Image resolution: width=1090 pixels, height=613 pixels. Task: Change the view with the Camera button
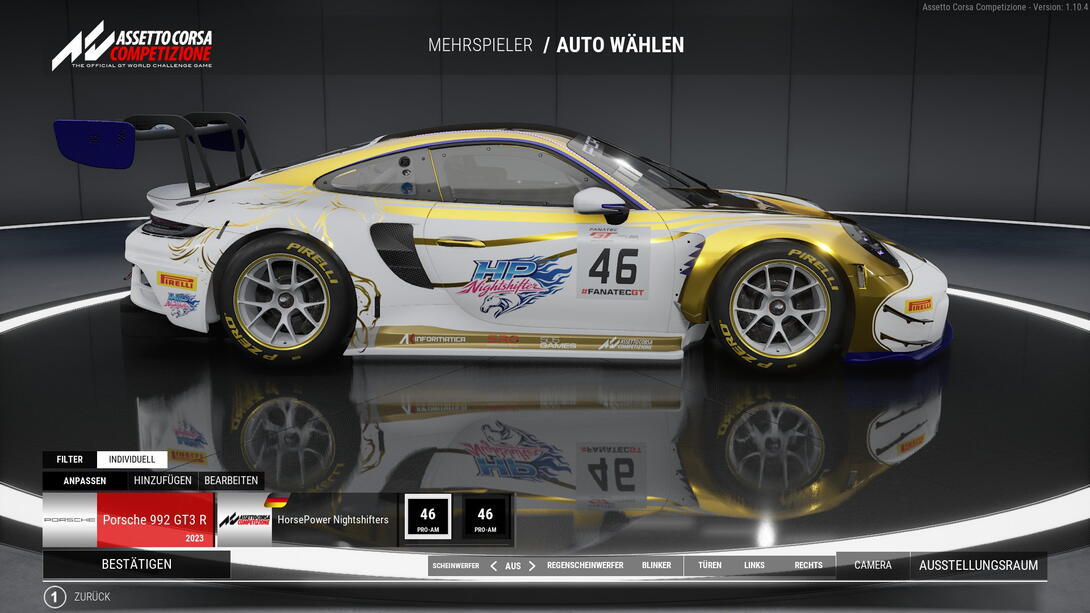(x=872, y=566)
